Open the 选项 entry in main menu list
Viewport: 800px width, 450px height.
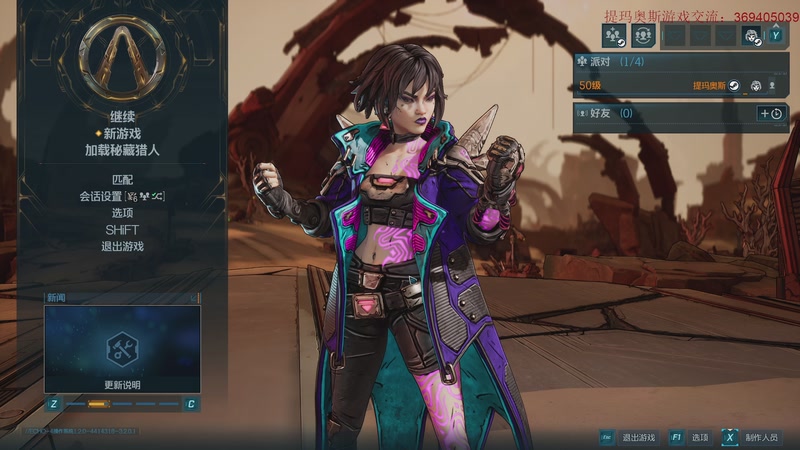(x=122, y=213)
